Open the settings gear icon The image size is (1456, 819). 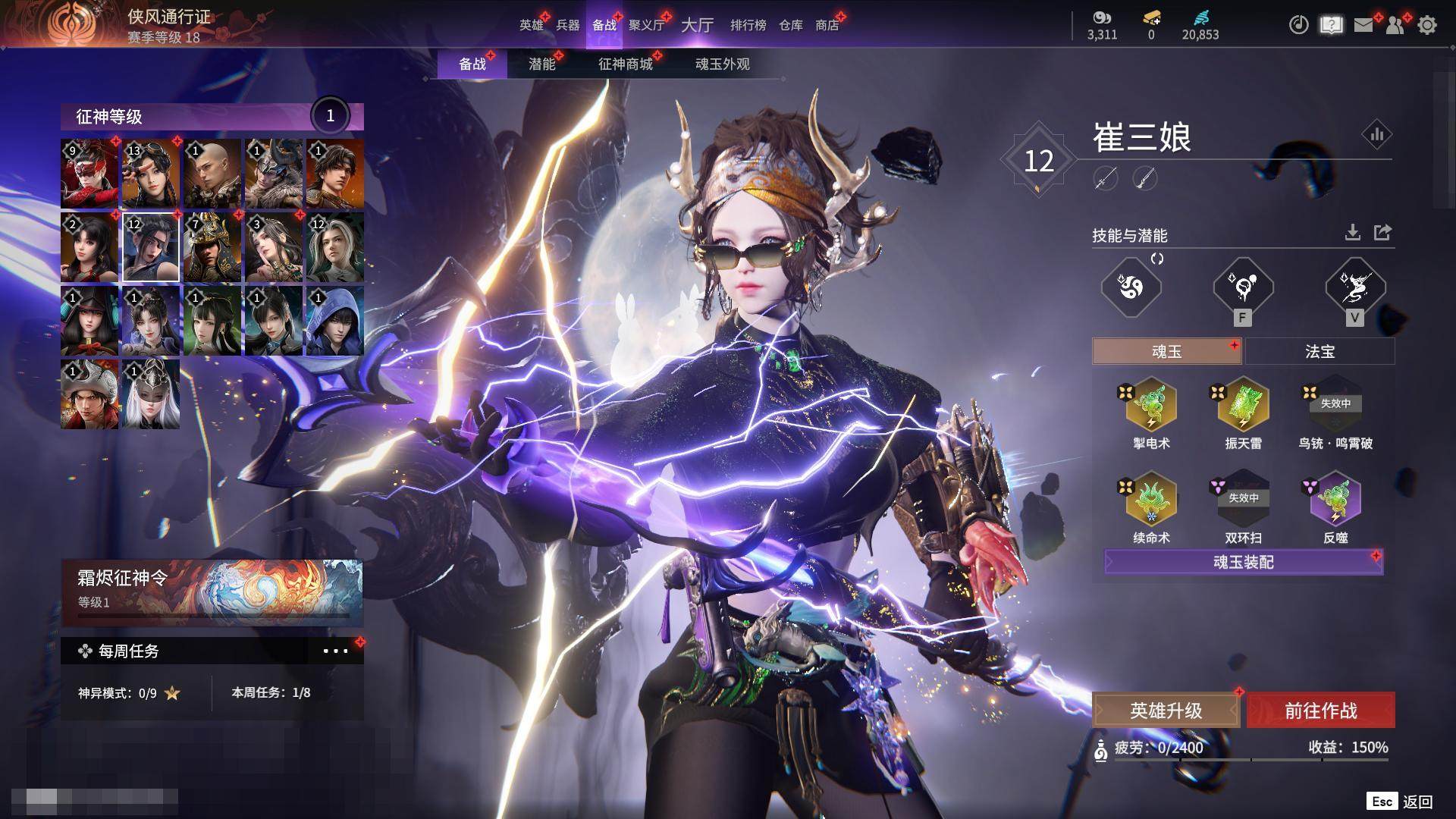tap(1427, 25)
